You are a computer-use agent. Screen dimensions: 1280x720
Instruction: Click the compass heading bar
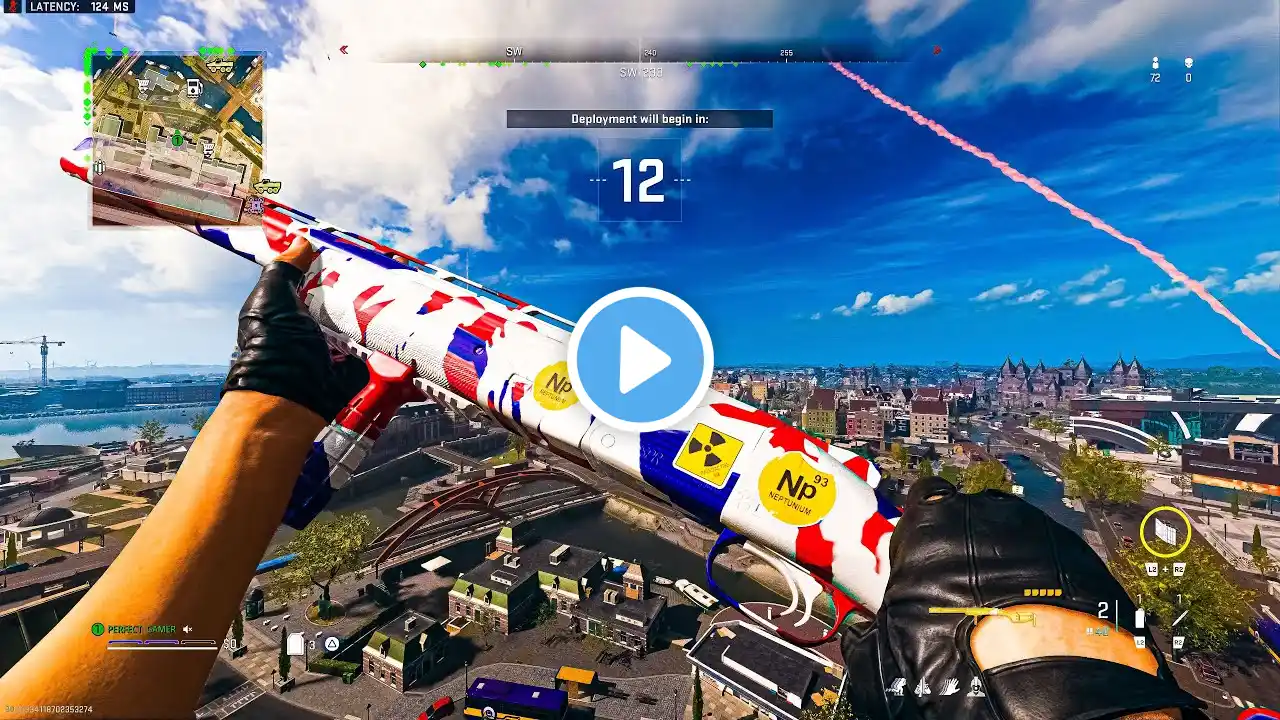coord(640,52)
